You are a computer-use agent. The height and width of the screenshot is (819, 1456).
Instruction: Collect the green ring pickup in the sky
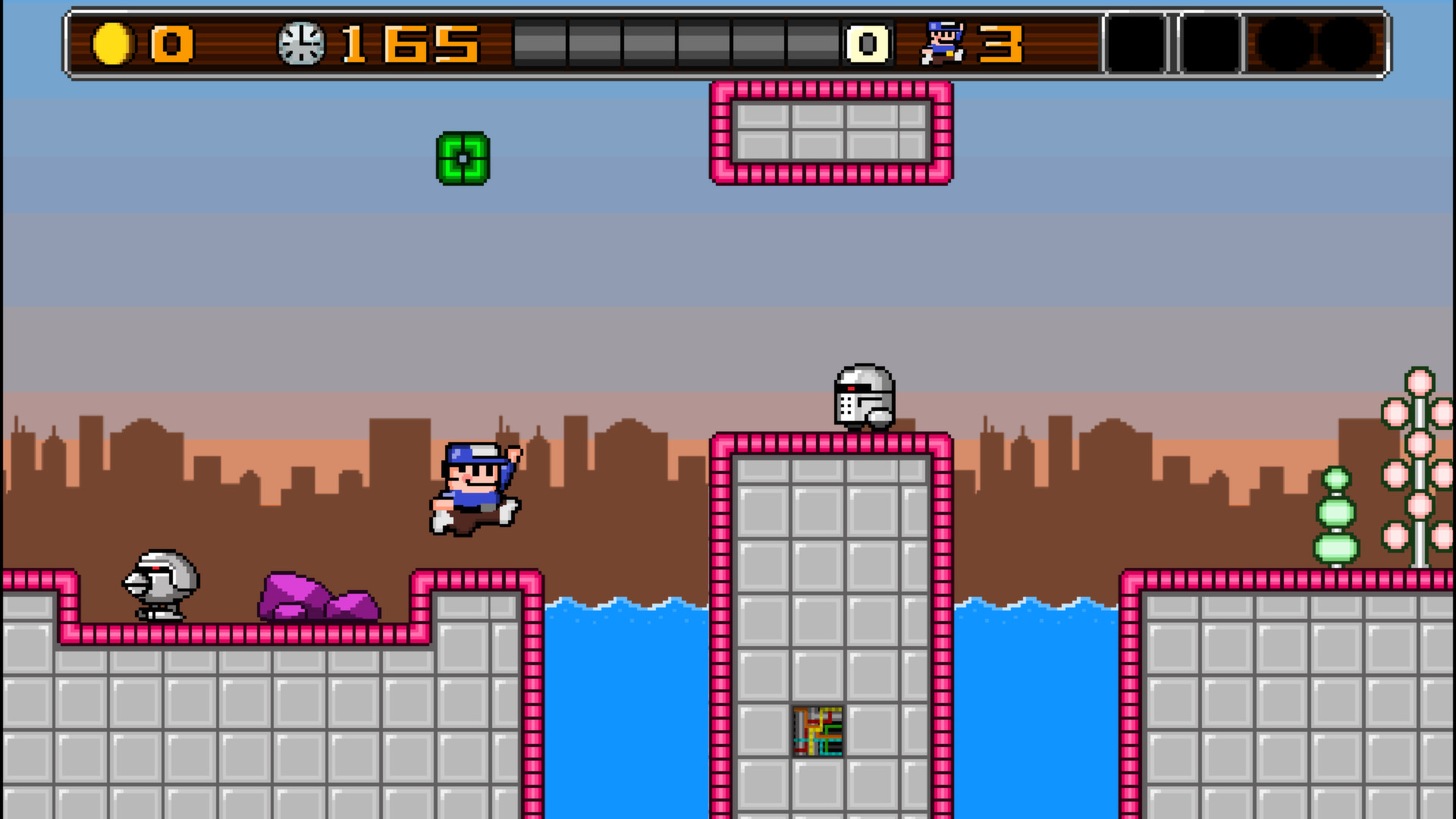click(462, 158)
